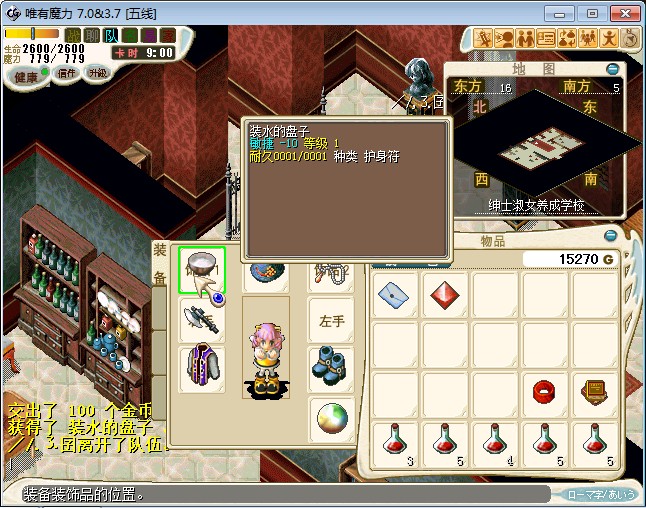Click the compass icon in top toolbar
This screenshot has height=508, width=646.
point(630,39)
